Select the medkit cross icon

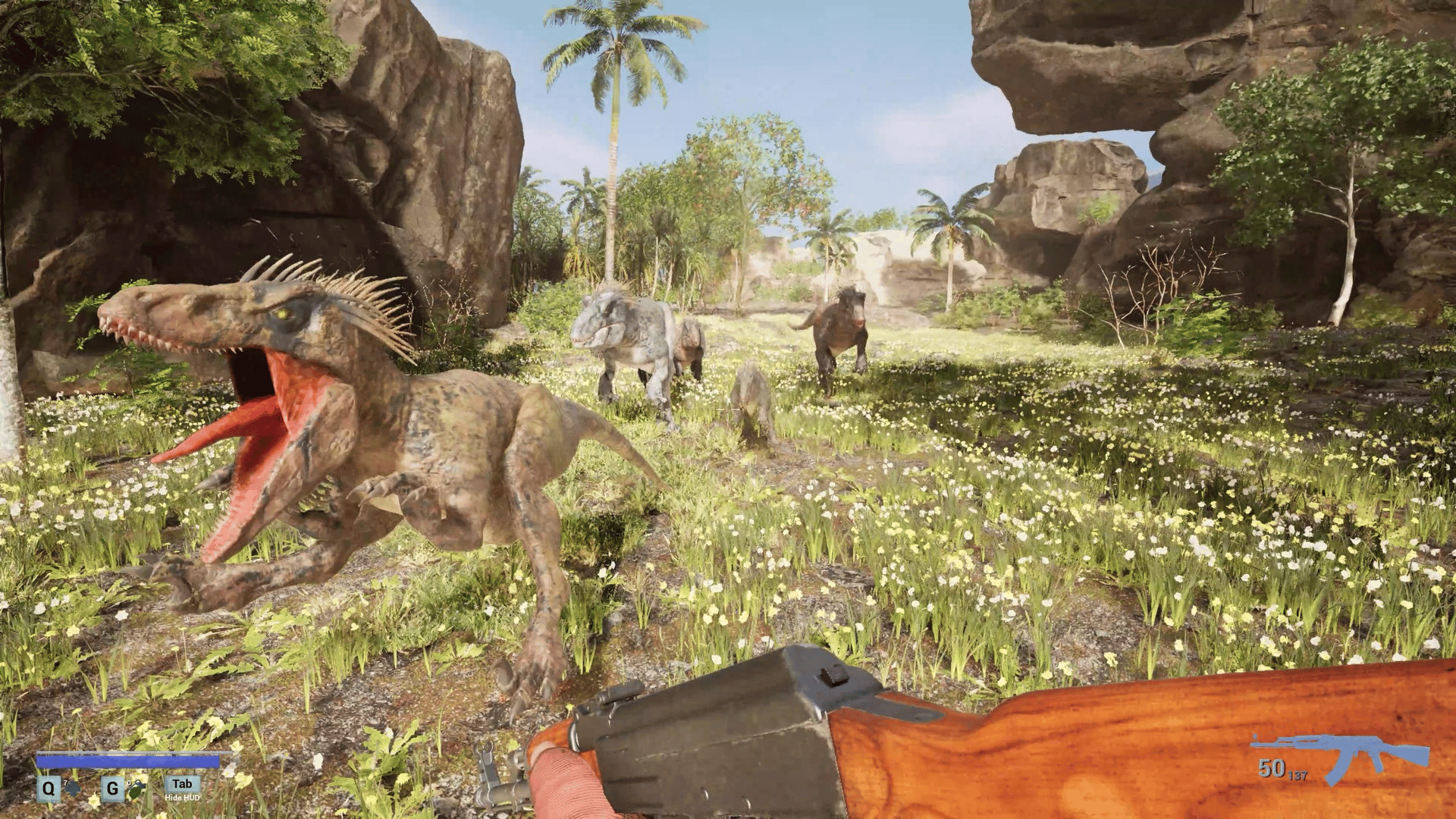click(72, 789)
